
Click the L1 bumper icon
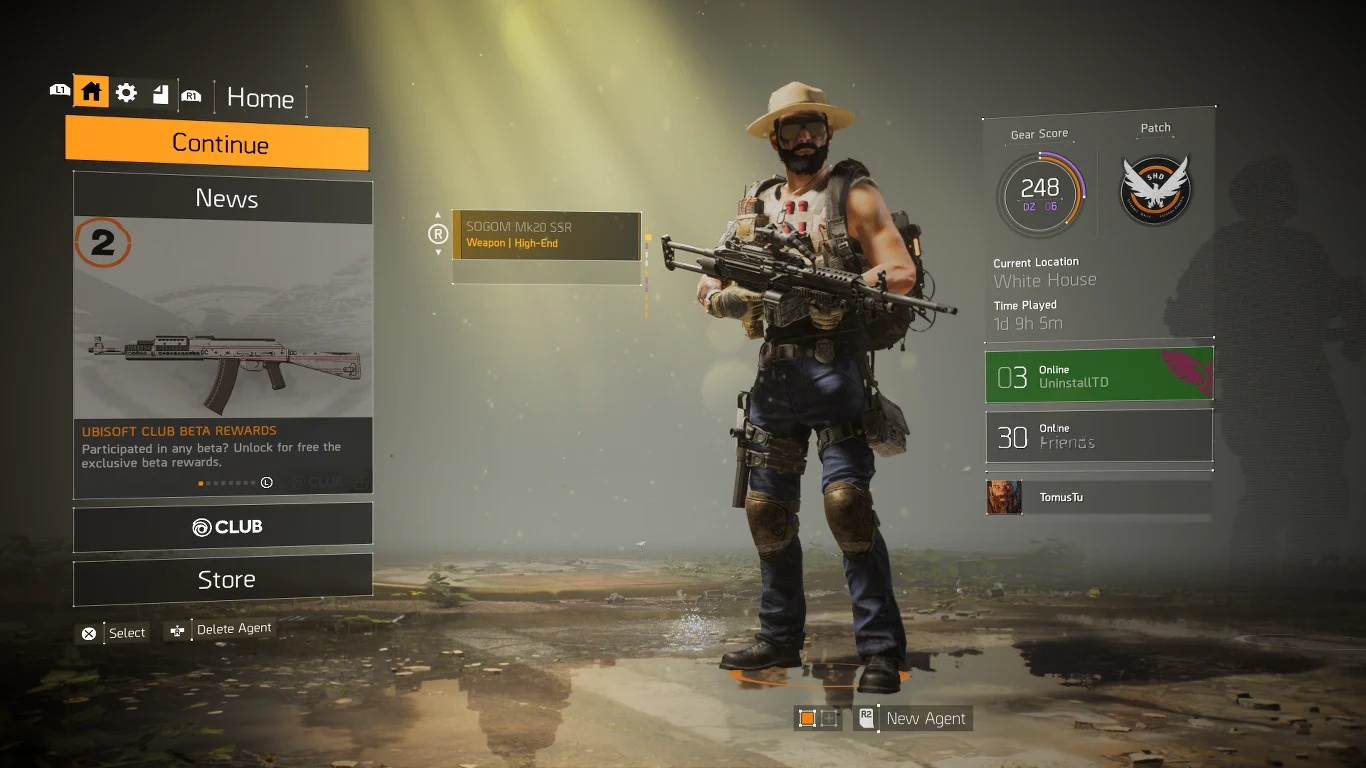click(60, 90)
